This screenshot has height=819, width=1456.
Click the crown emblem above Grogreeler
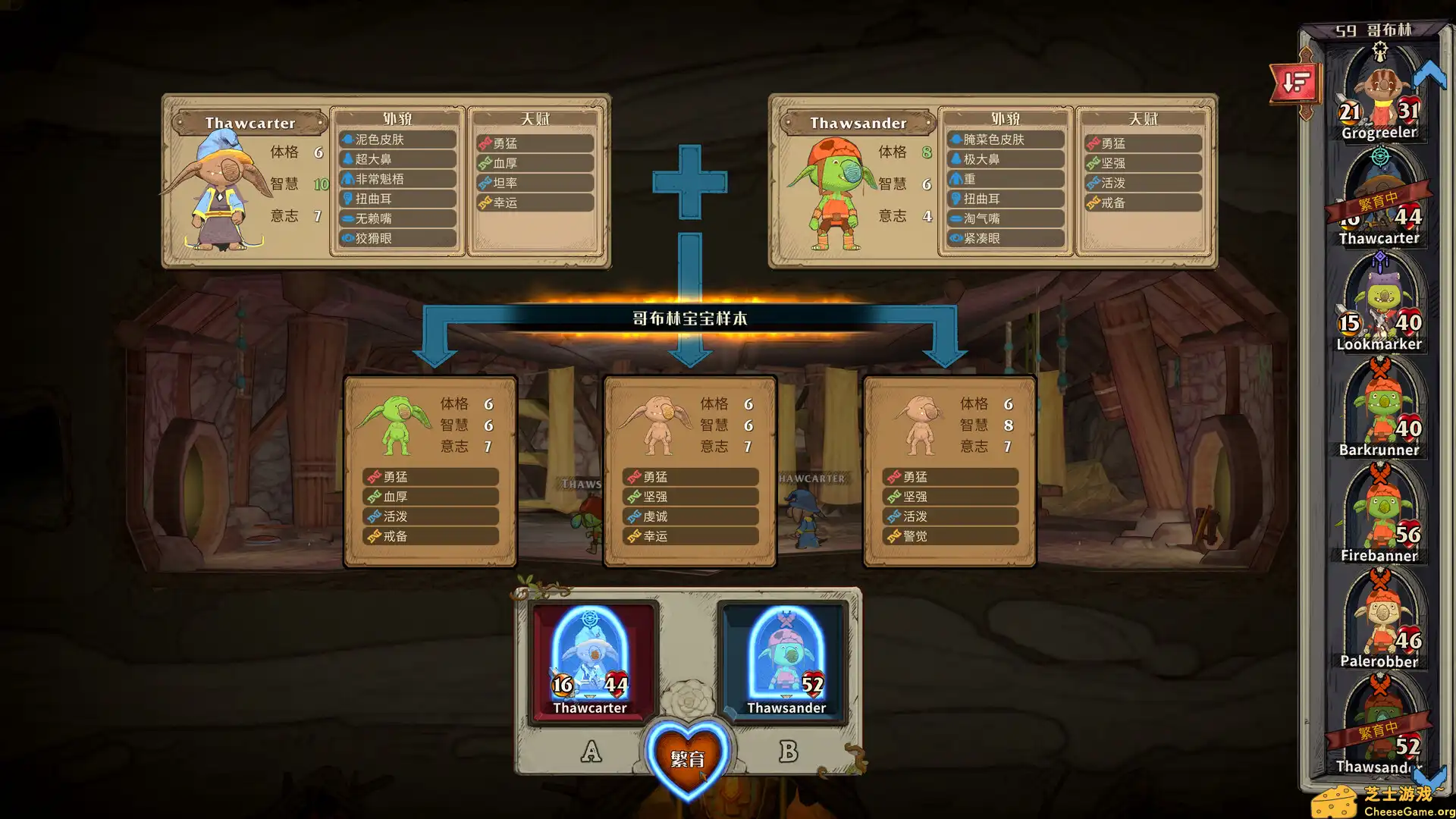[x=1382, y=52]
